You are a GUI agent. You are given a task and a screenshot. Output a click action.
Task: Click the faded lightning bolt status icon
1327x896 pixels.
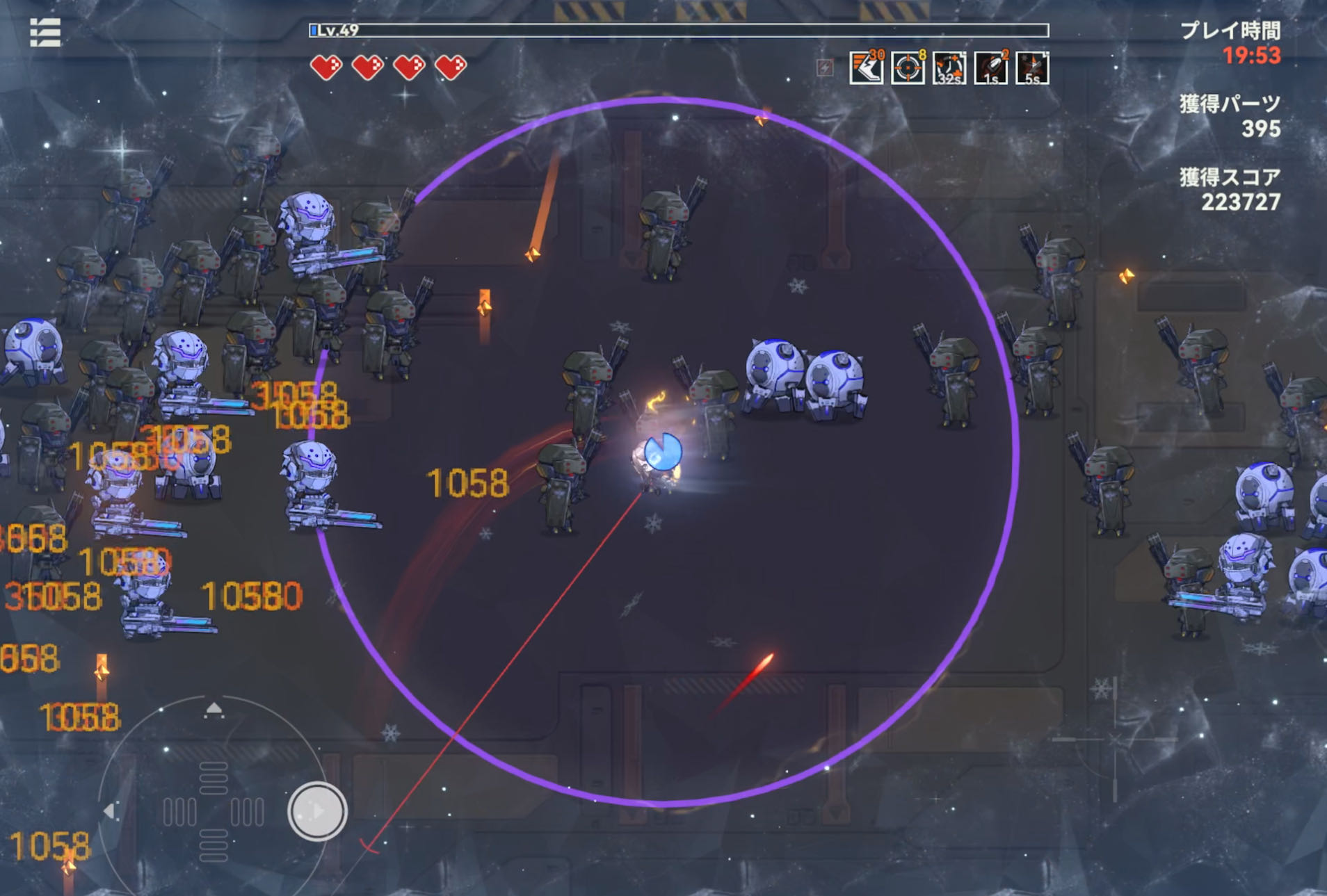(x=825, y=67)
